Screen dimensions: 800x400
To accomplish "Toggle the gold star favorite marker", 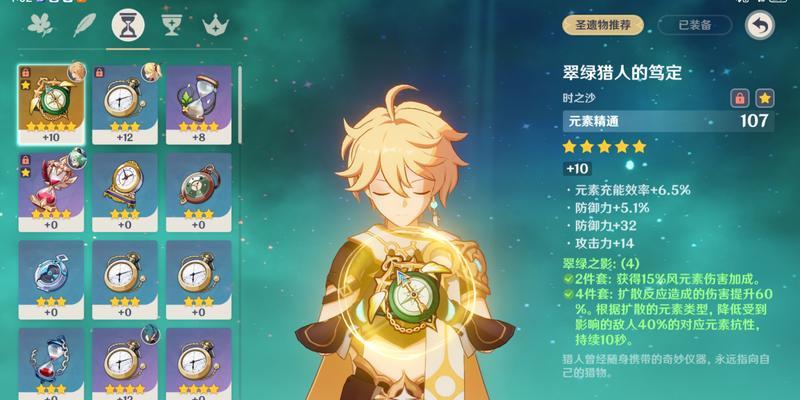I will point(764,98).
